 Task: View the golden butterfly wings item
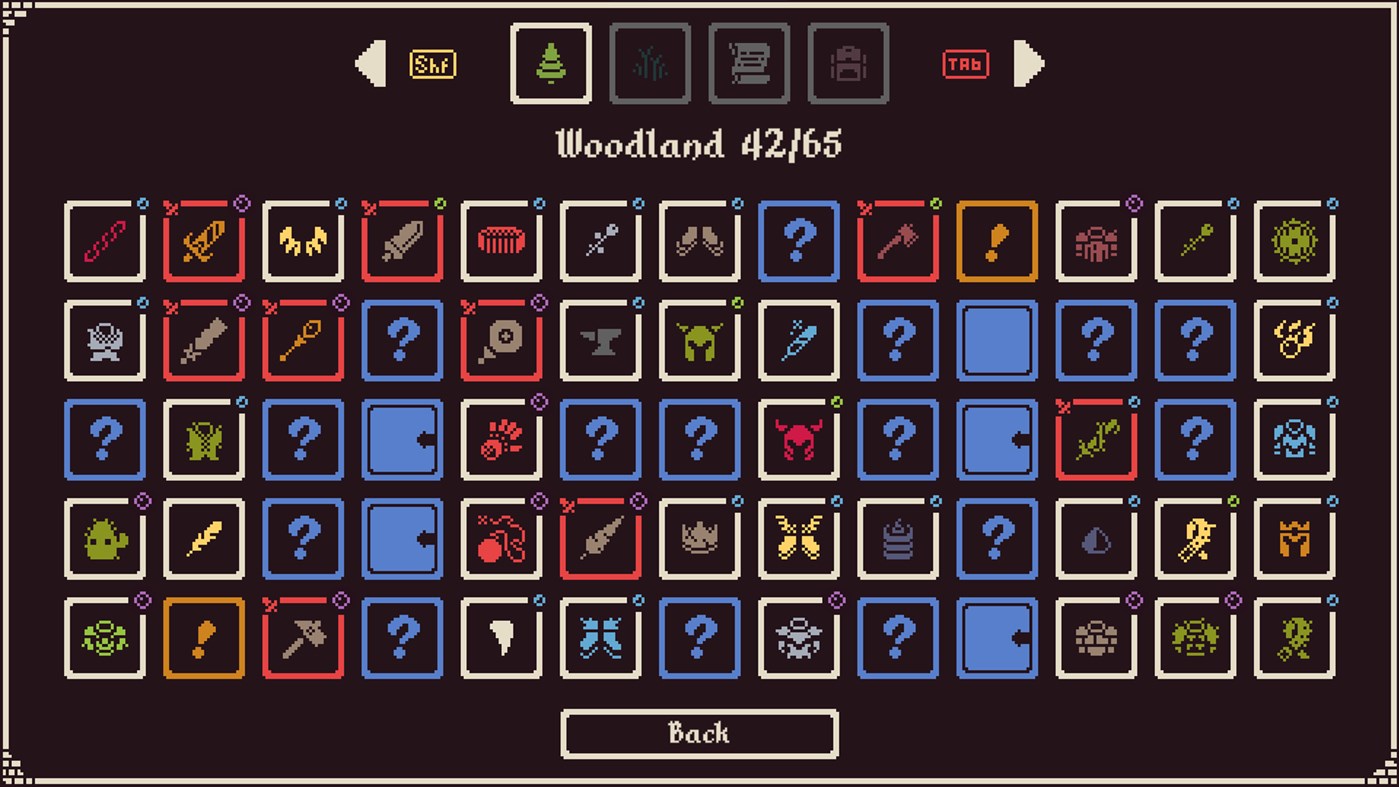coord(798,539)
